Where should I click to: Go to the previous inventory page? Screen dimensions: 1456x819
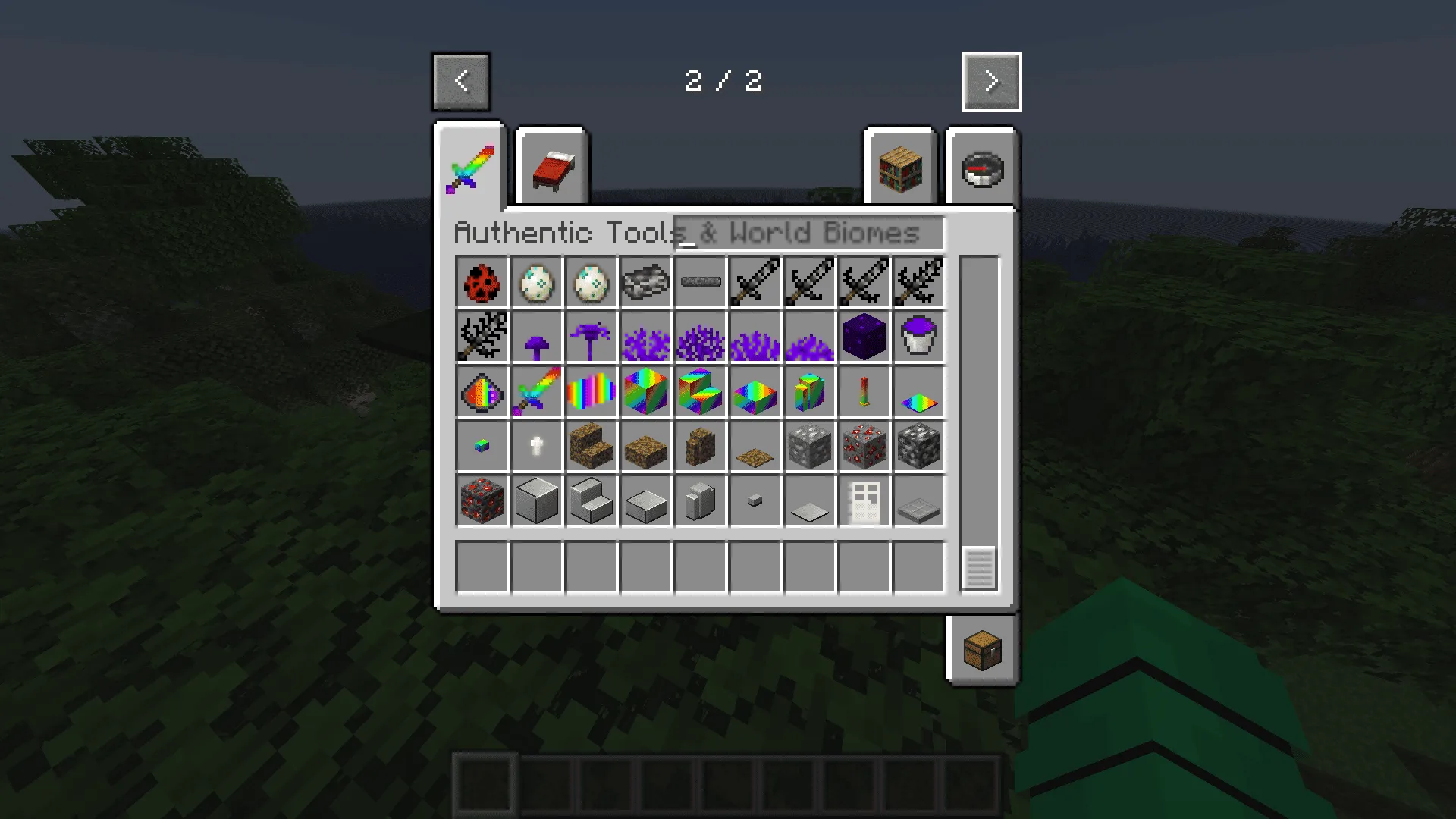[460, 81]
